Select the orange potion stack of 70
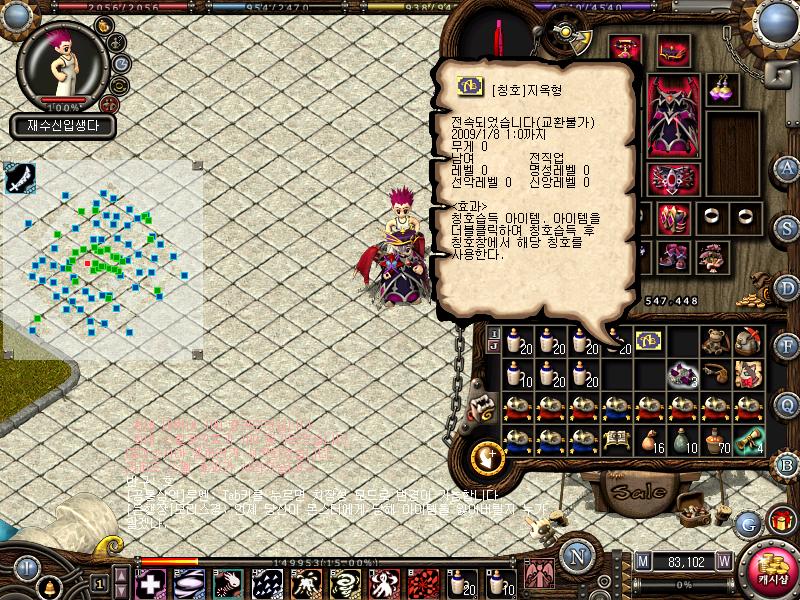This screenshot has width=800, height=600. click(x=716, y=440)
